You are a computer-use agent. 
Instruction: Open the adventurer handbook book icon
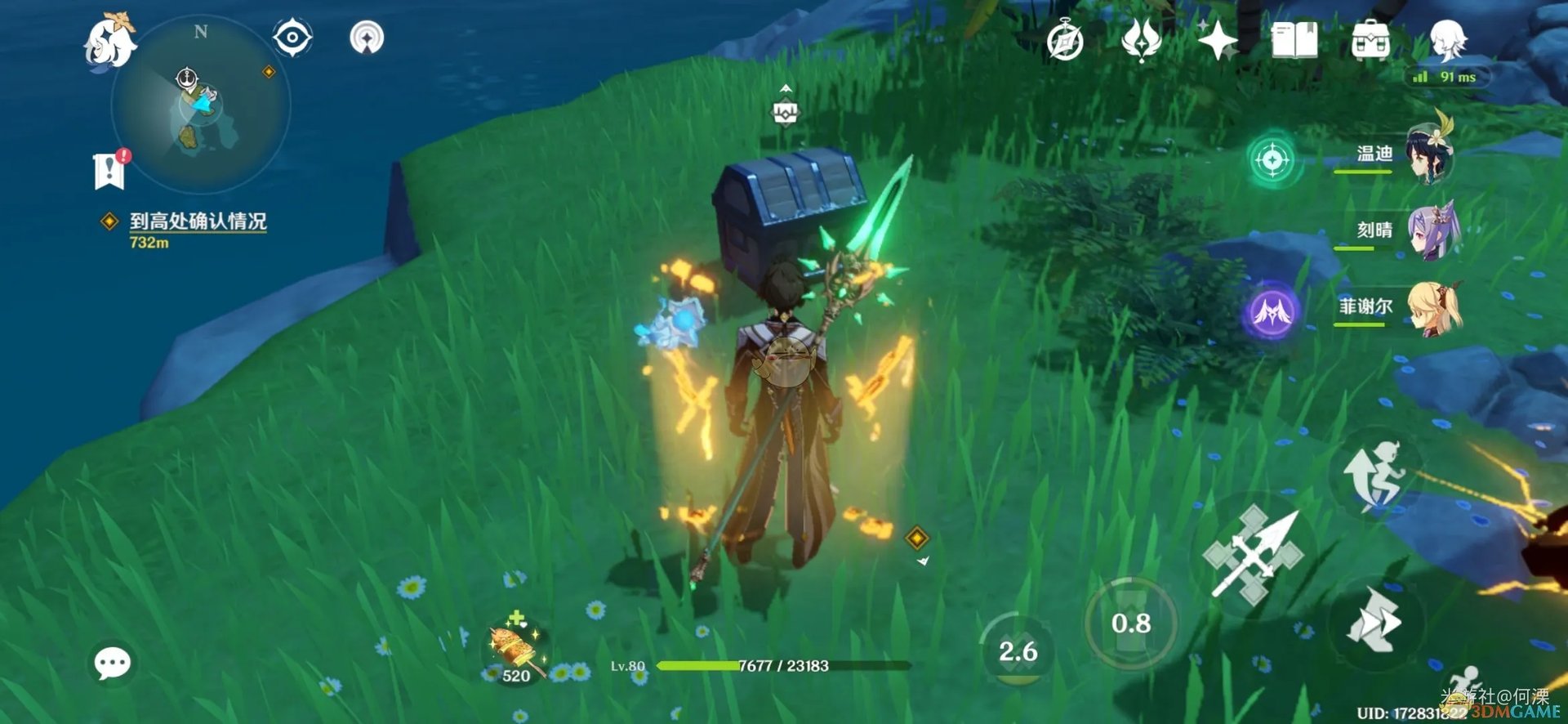click(1294, 39)
